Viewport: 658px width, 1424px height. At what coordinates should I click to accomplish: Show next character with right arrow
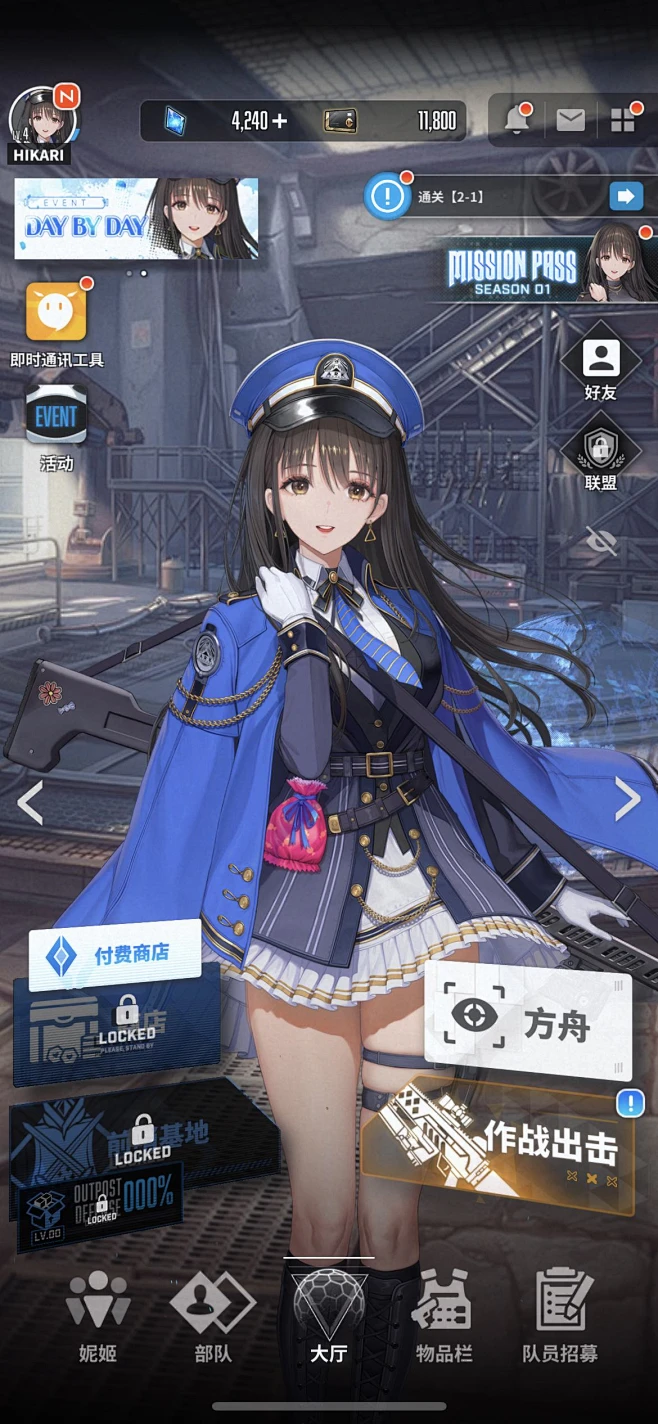[627, 798]
